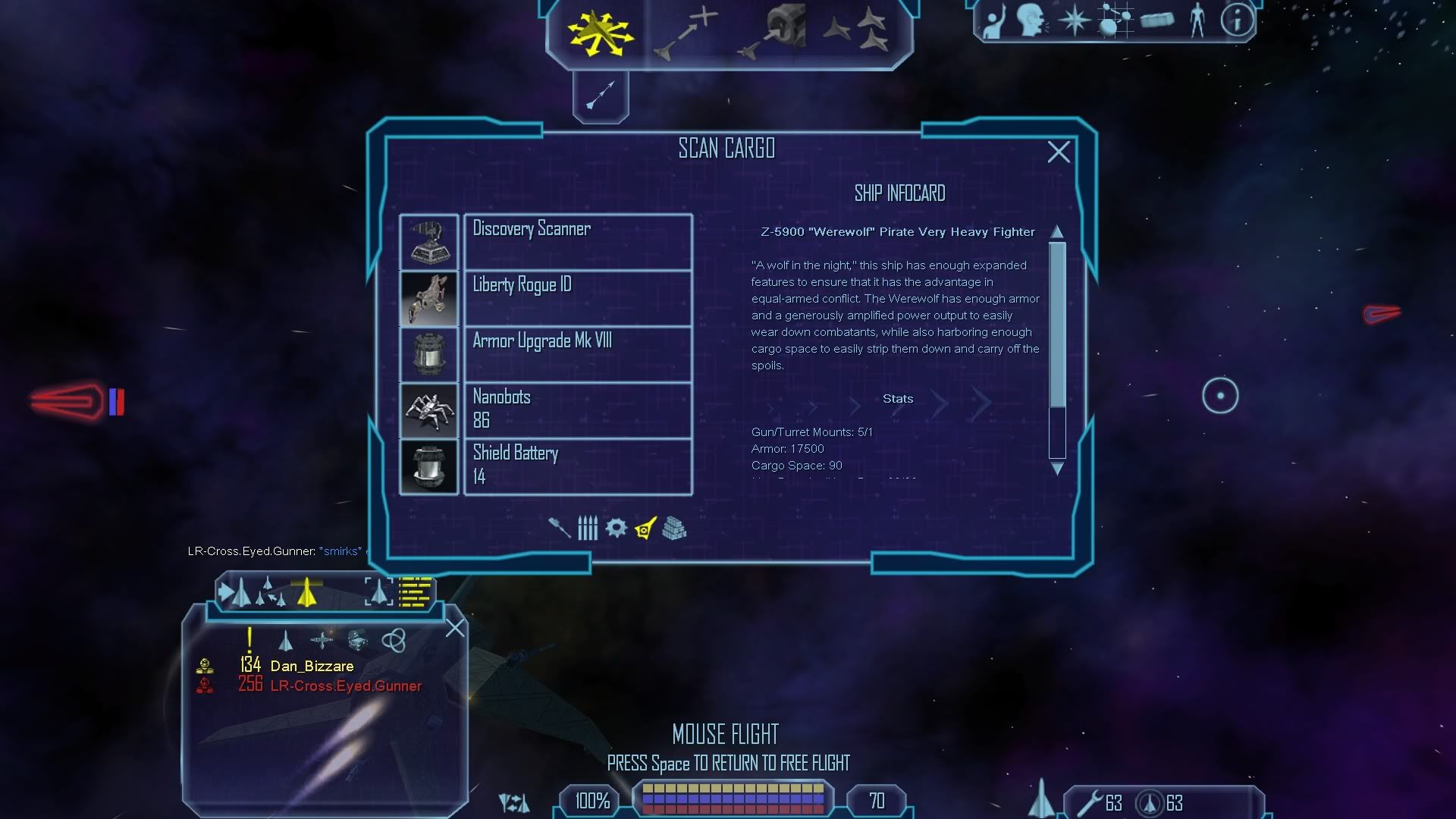Show weapons with the missile filter icon
This screenshot has height=819, width=1456.
point(560,528)
